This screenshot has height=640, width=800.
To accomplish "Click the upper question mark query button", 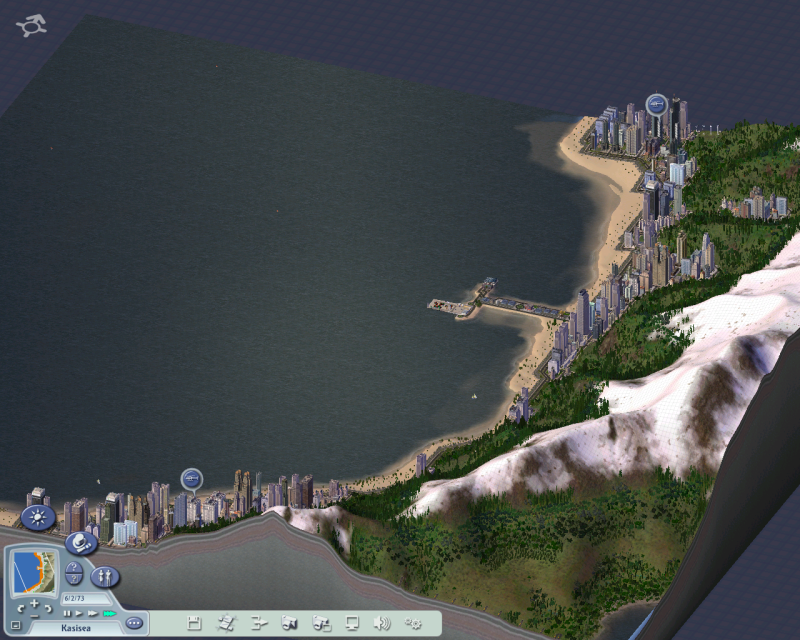I will pyautogui.click(x=75, y=569).
